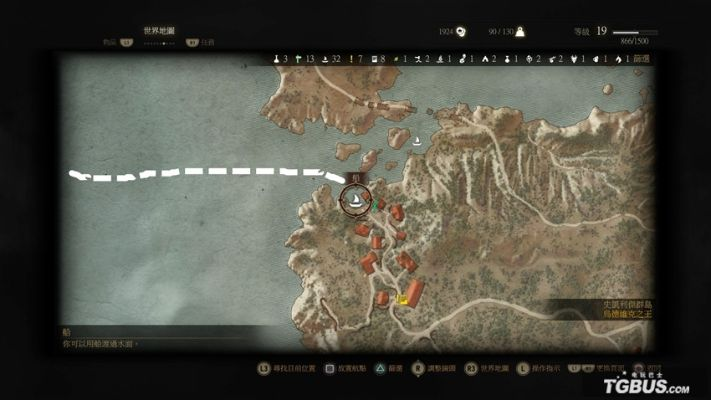
Task: Click the small boat marker in the bay
Action: [x=417, y=142]
